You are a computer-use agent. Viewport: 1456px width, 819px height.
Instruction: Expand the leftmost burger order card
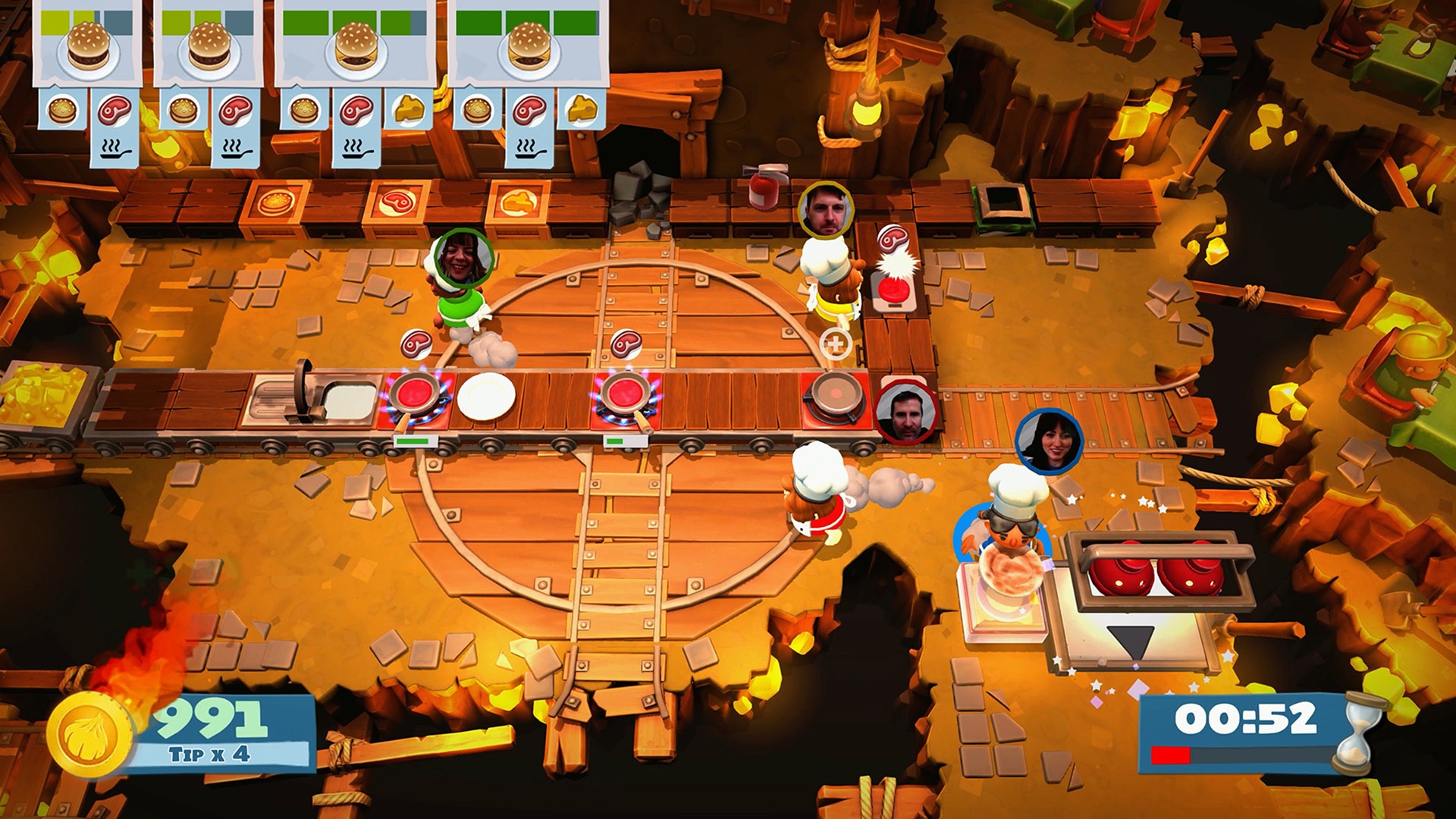[87, 45]
